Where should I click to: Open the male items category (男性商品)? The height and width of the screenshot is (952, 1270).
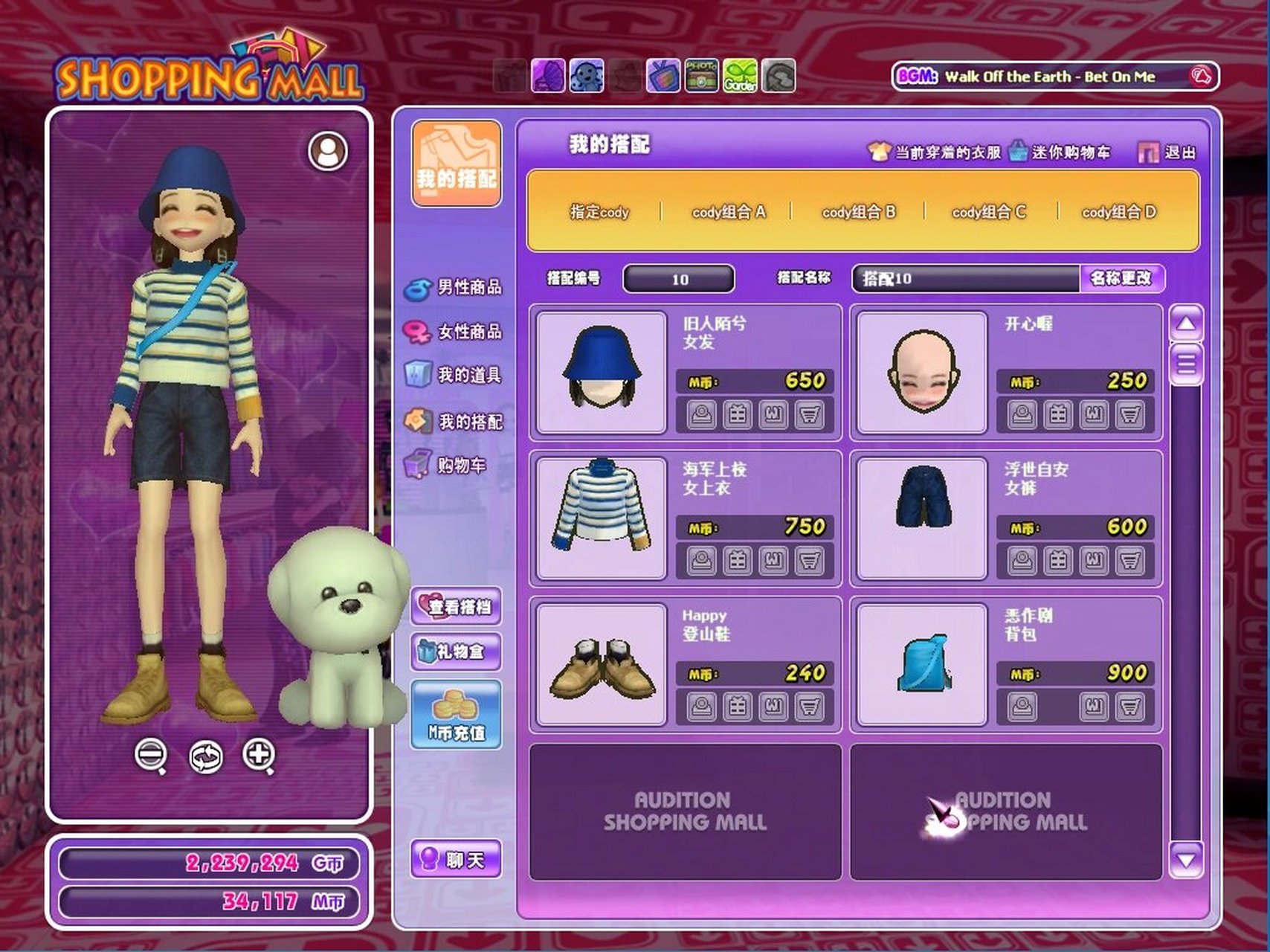pyautogui.click(x=455, y=287)
